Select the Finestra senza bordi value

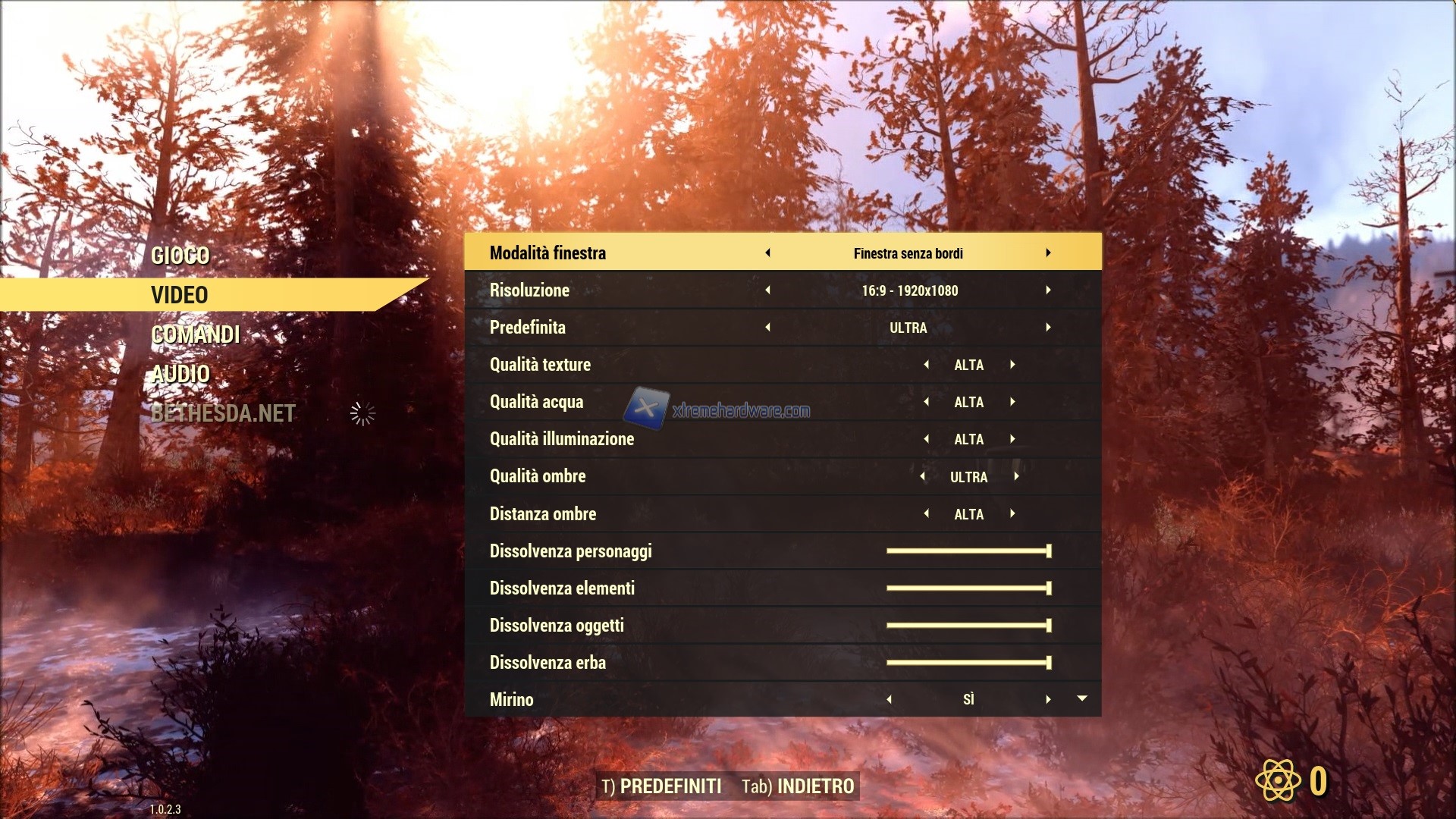pyautogui.click(x=909, y=253)
